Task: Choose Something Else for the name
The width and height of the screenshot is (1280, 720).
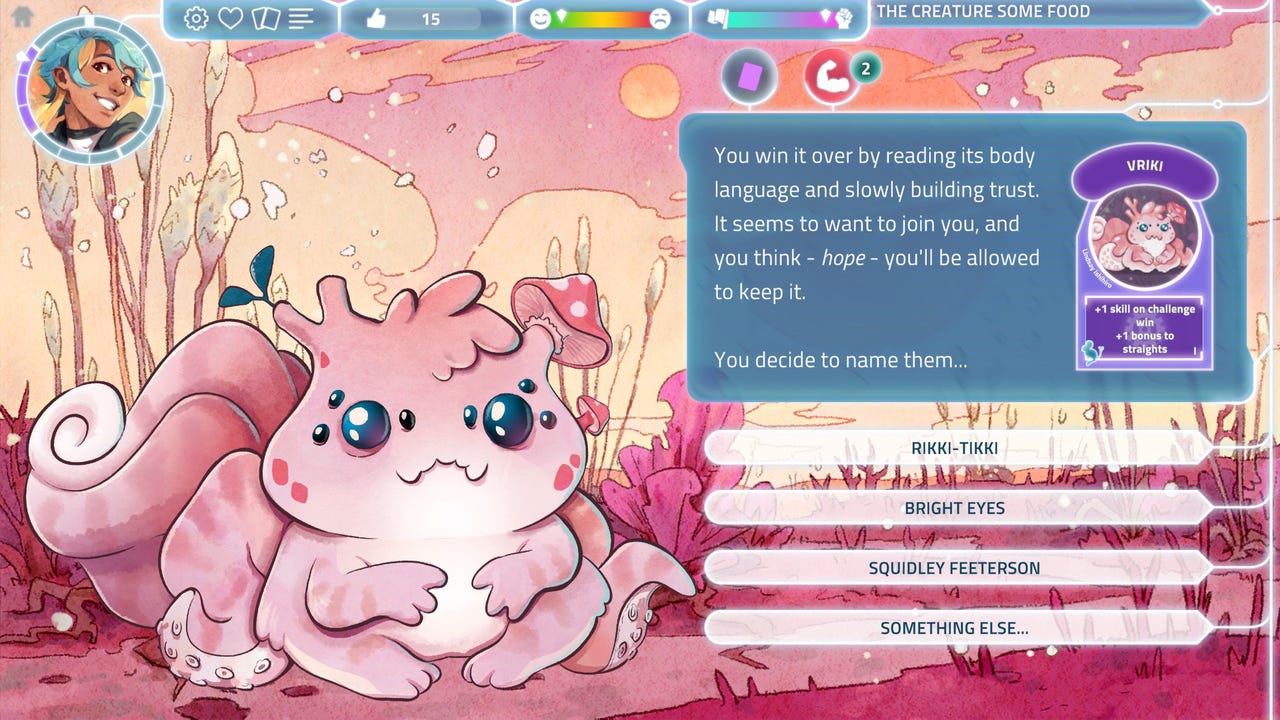Action: click(955, 628)
